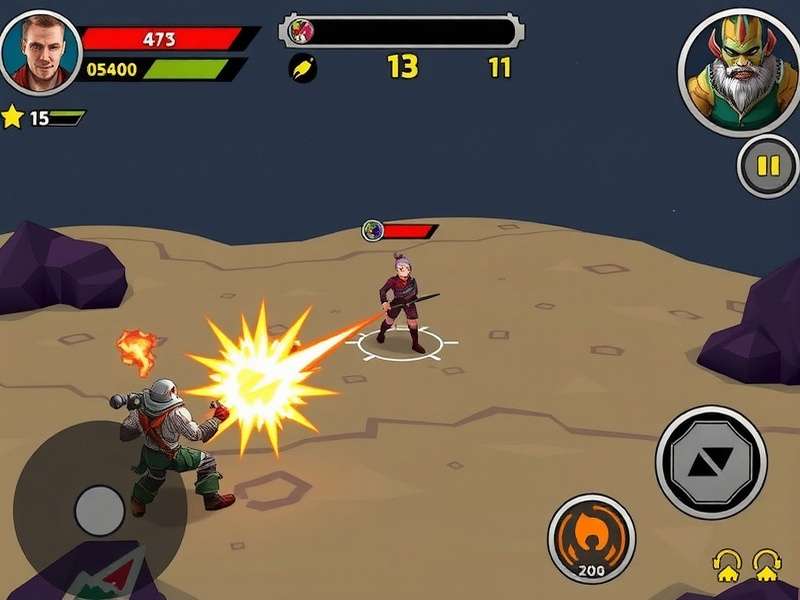Tap the virtual joystick's white thumb knob

click(100, 509)
